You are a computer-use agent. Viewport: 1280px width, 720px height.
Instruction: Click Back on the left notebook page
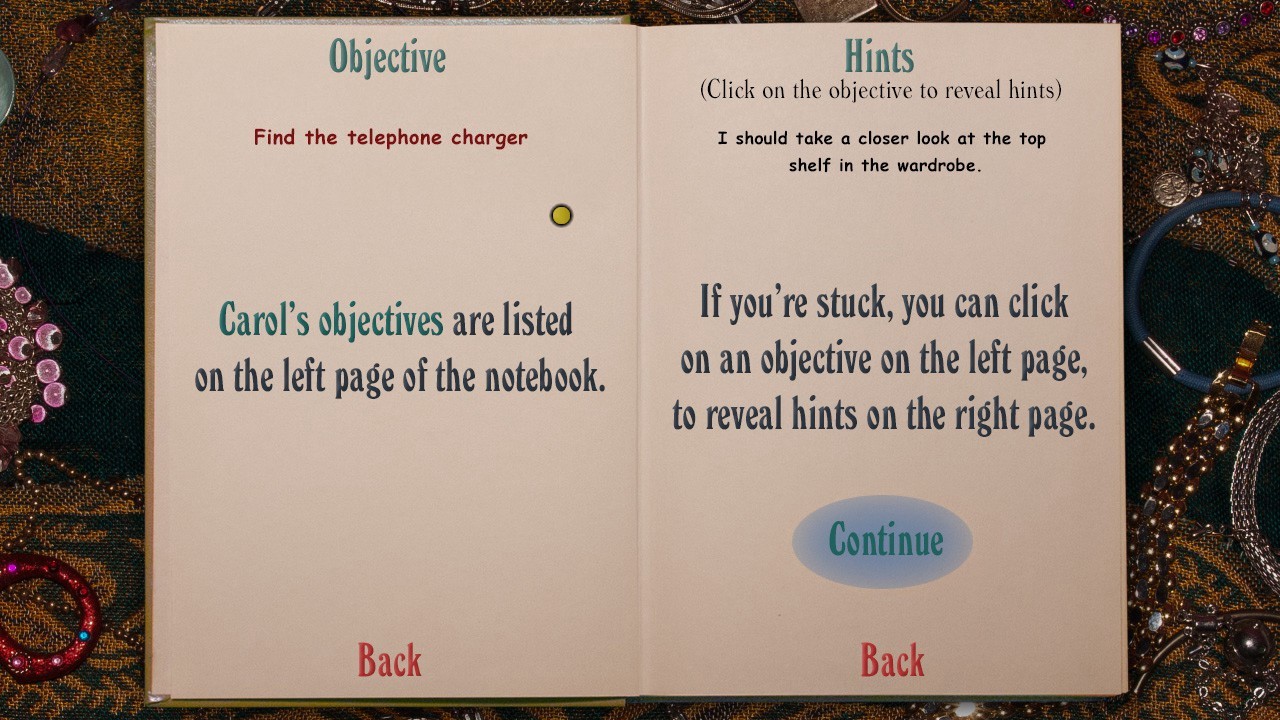[389, 659]
